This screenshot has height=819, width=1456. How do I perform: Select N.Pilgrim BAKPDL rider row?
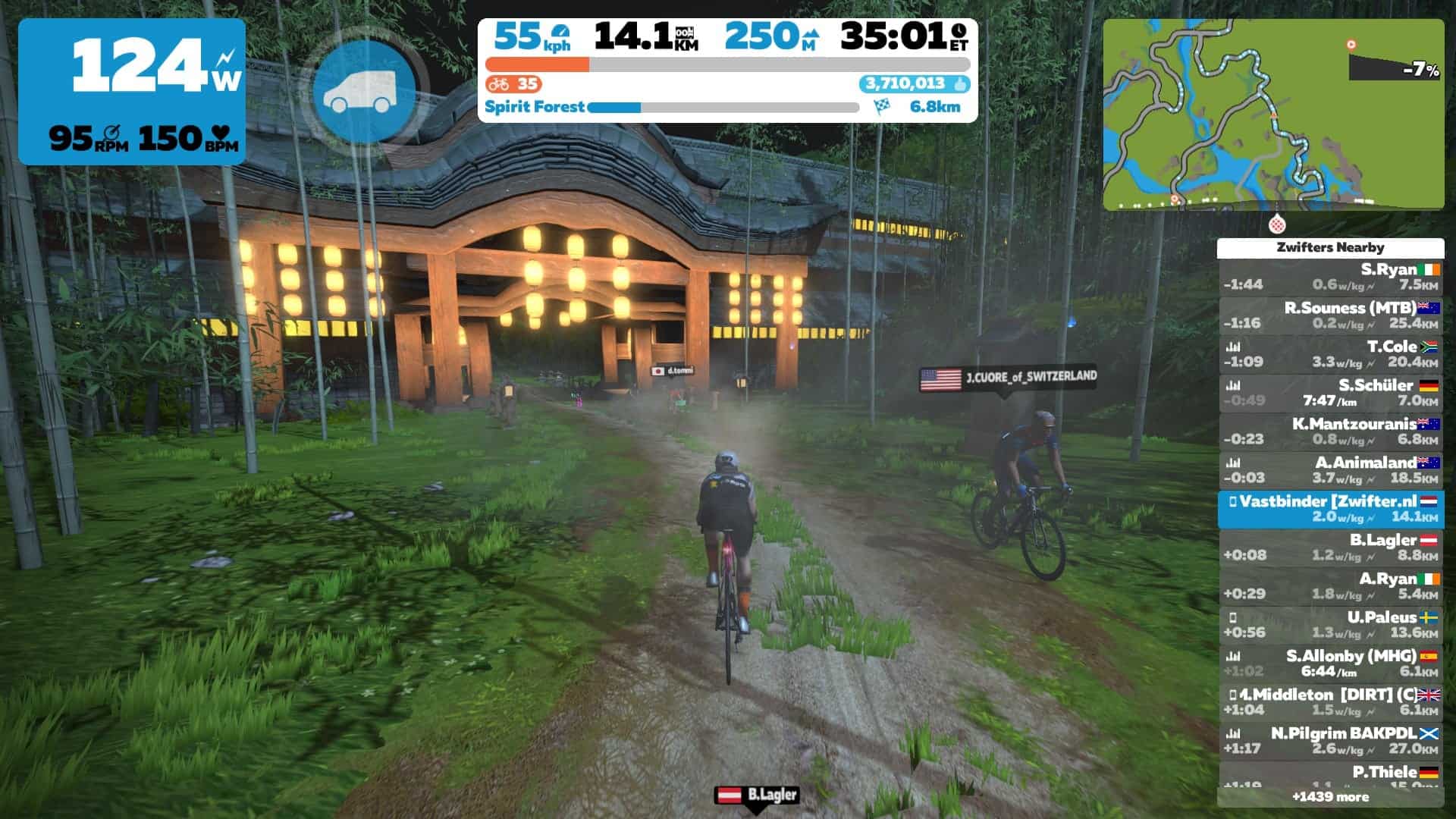coord(1330,741)
